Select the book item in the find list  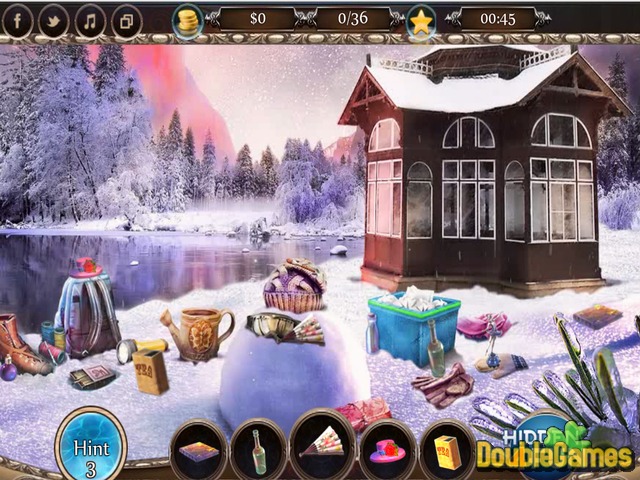198,451
